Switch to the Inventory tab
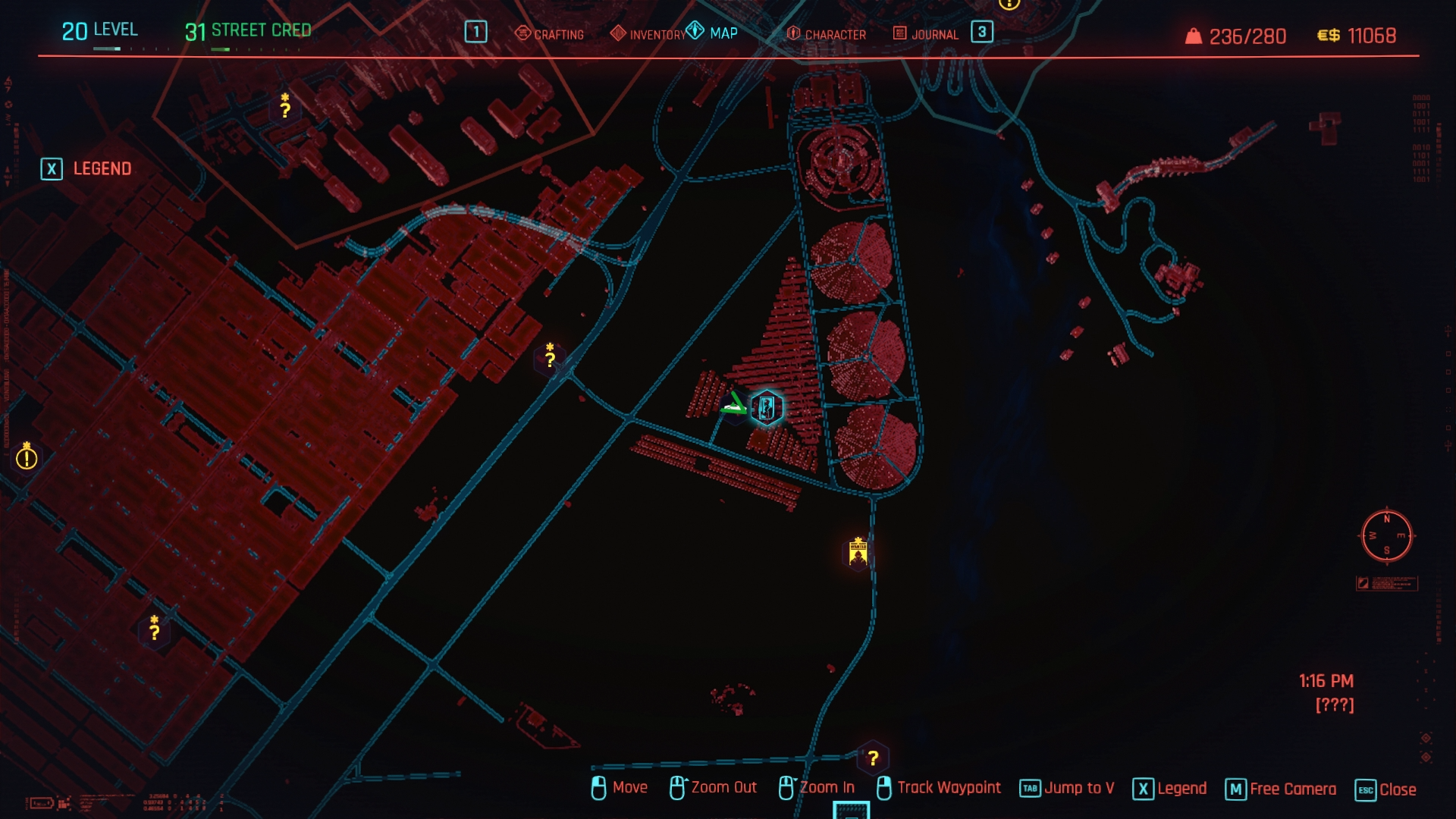 pos(648,34)
